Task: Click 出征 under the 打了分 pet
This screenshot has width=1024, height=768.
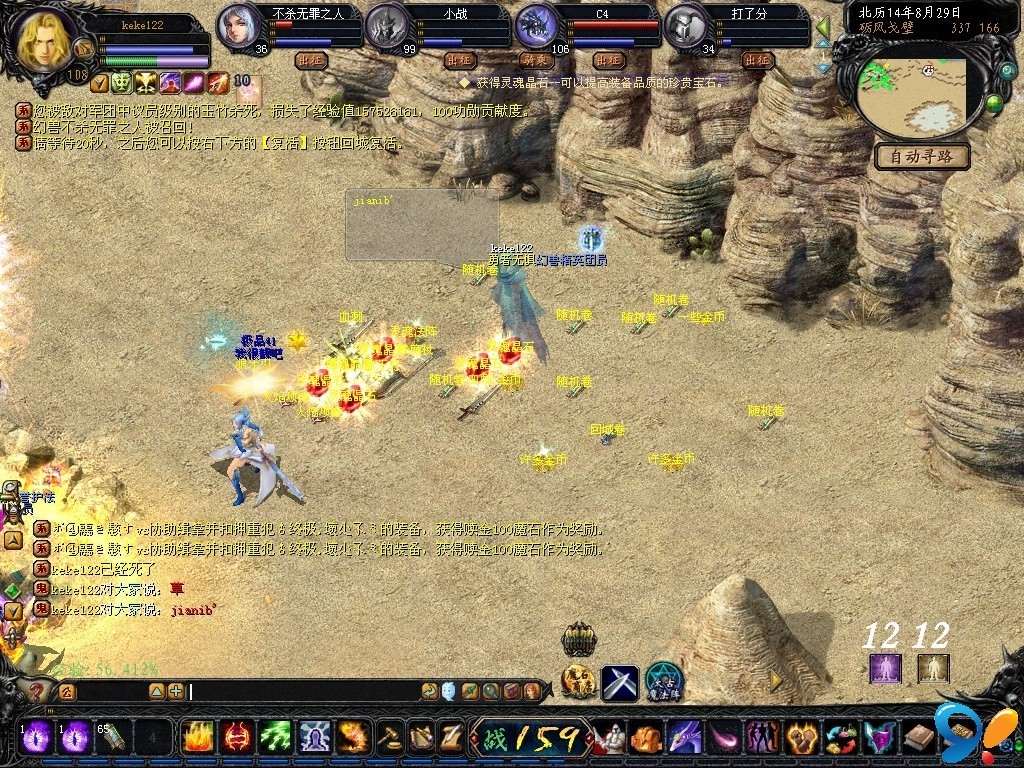Action: click(x=758, y=60)
